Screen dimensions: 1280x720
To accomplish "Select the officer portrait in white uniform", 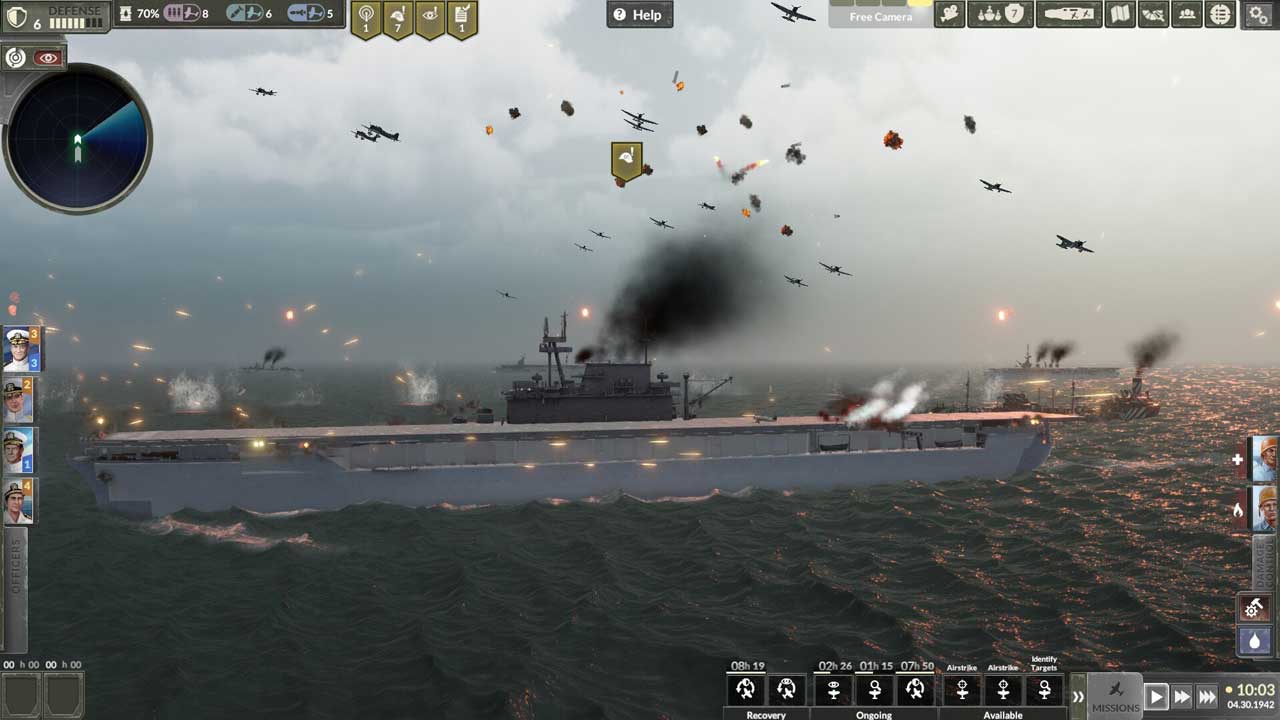I will 20,349.
